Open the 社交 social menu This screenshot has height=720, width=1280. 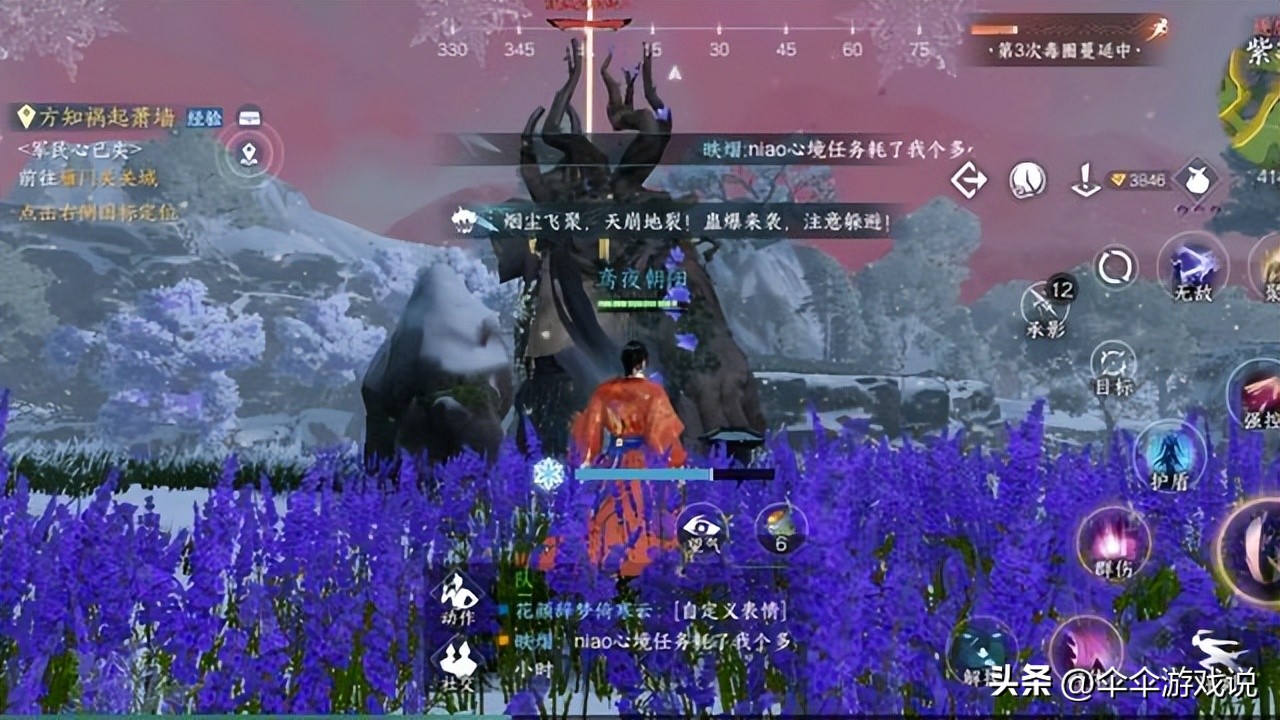pos(459,660)
